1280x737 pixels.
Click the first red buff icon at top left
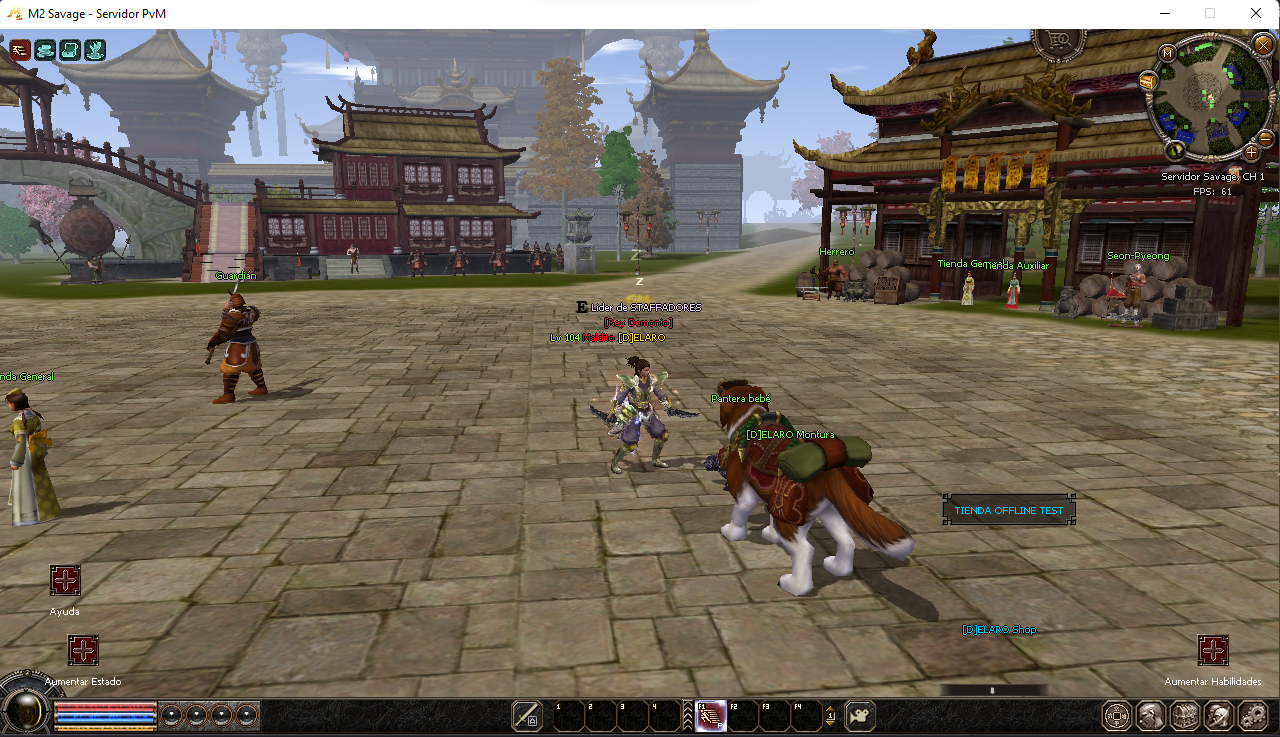tap(20, 50)
